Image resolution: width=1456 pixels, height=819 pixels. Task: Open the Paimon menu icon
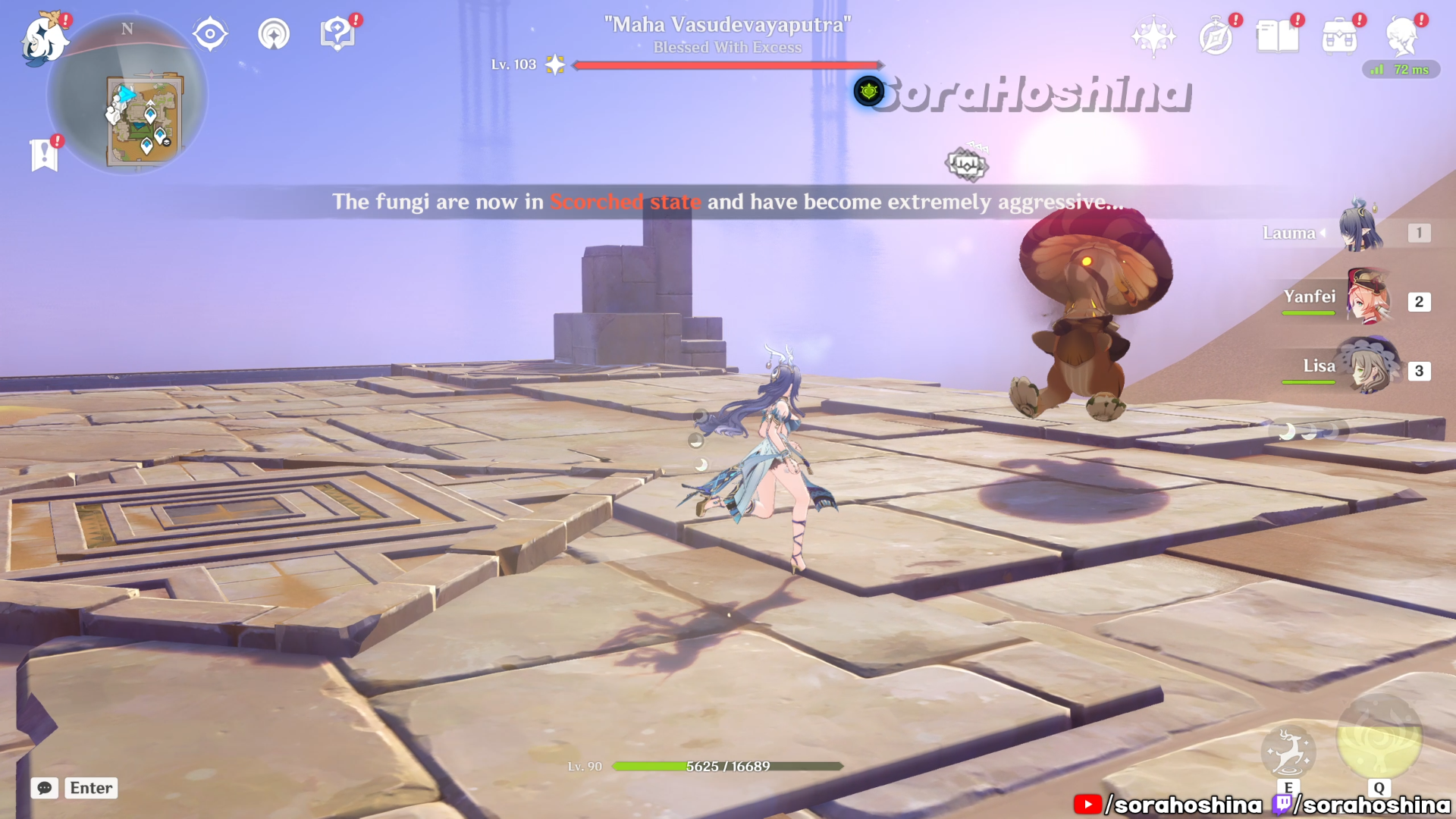pyautogui.click(x=43, y=39)
